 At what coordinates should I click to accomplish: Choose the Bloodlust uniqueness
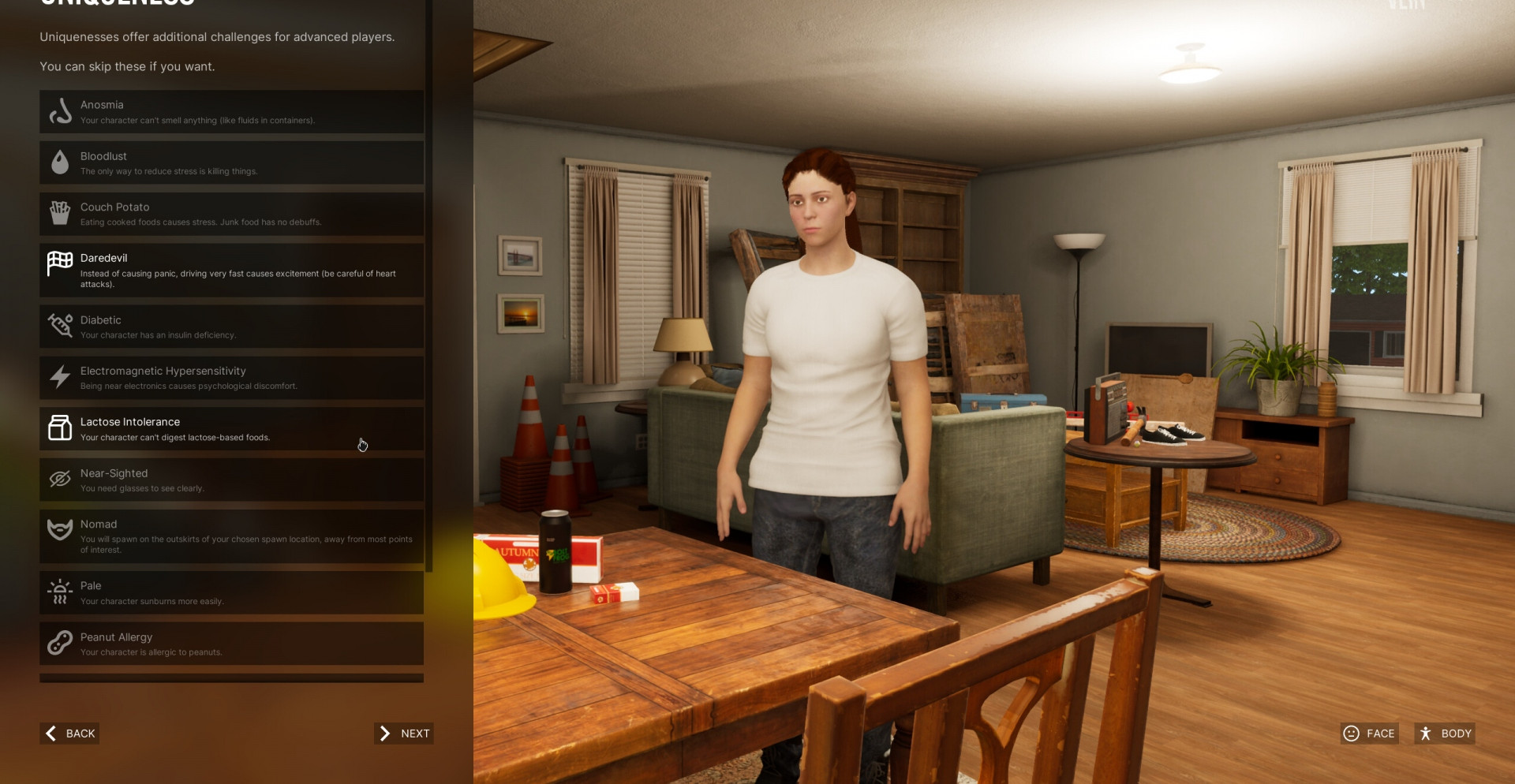pyautogui.click(x=231, y=162)
